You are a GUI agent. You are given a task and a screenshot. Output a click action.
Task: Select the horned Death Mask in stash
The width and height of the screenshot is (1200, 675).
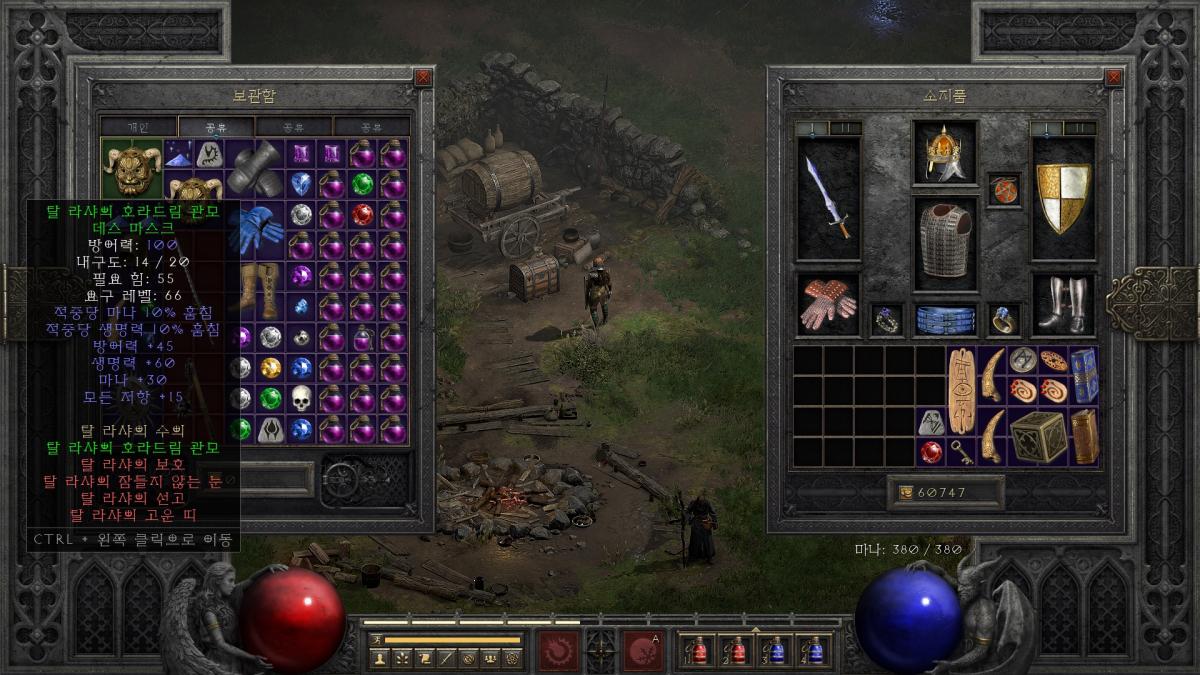coord(132,169)
